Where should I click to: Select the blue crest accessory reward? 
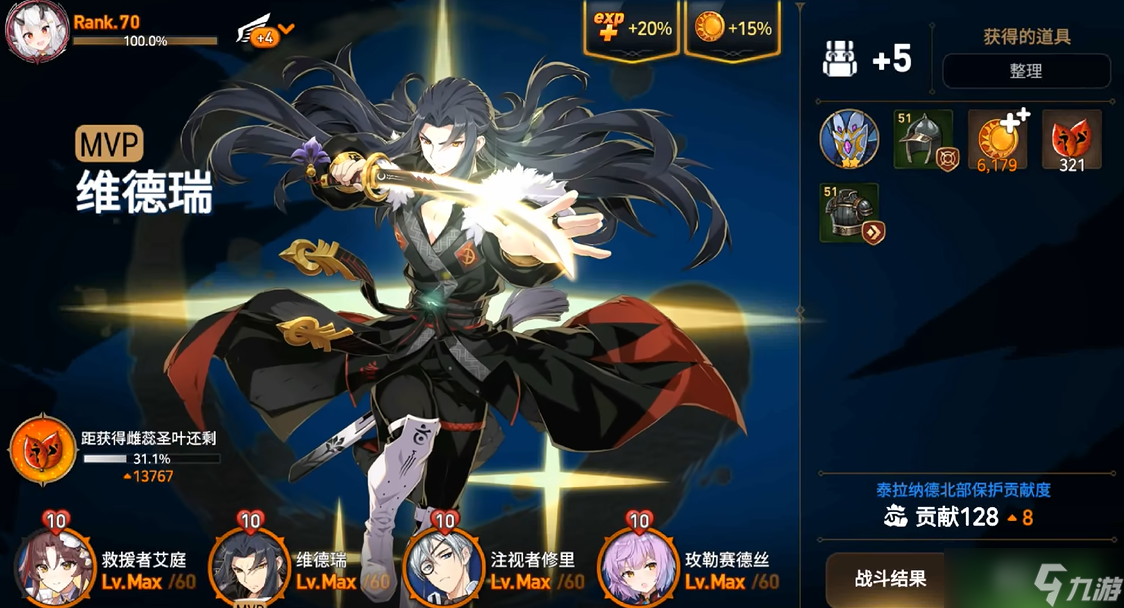tap(849, 139)
